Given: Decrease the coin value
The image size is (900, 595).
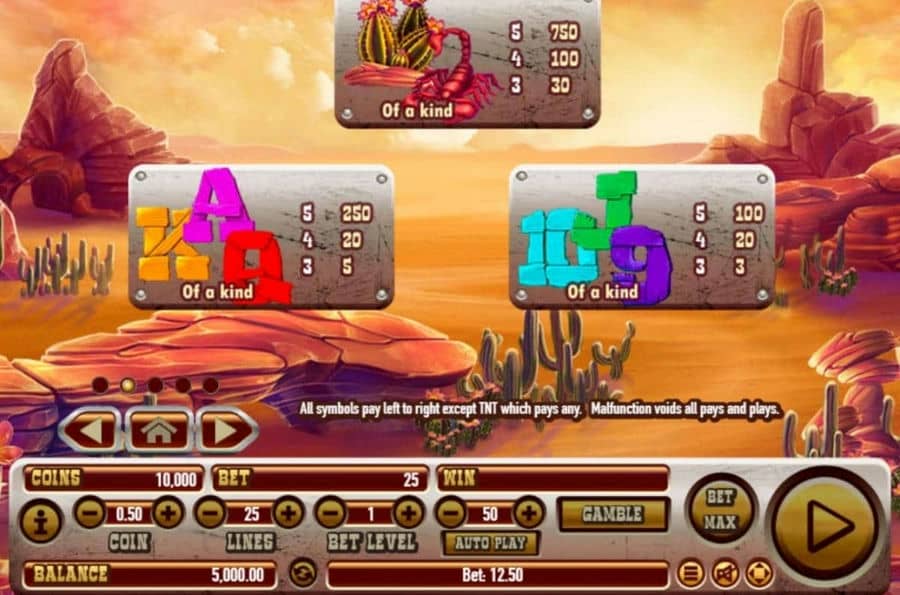Looking at the screenshot, I should coord(89,513).
